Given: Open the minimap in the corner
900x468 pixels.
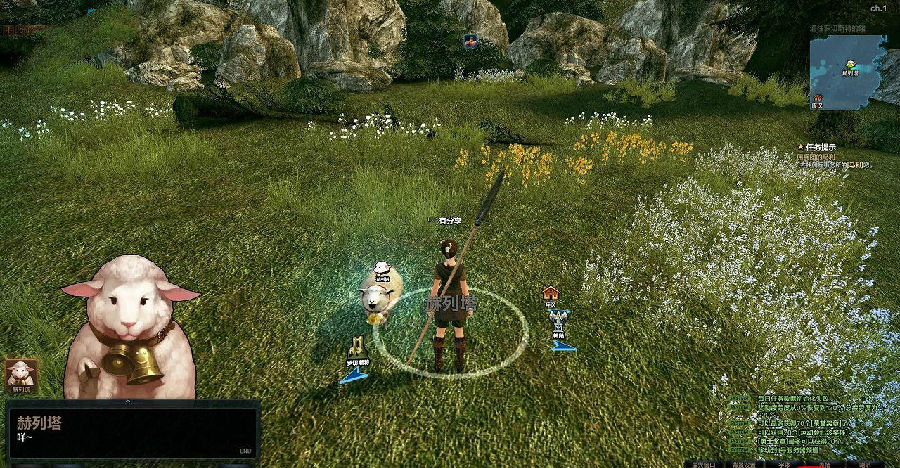Looking at the screenshot, I should coord(847,71).
